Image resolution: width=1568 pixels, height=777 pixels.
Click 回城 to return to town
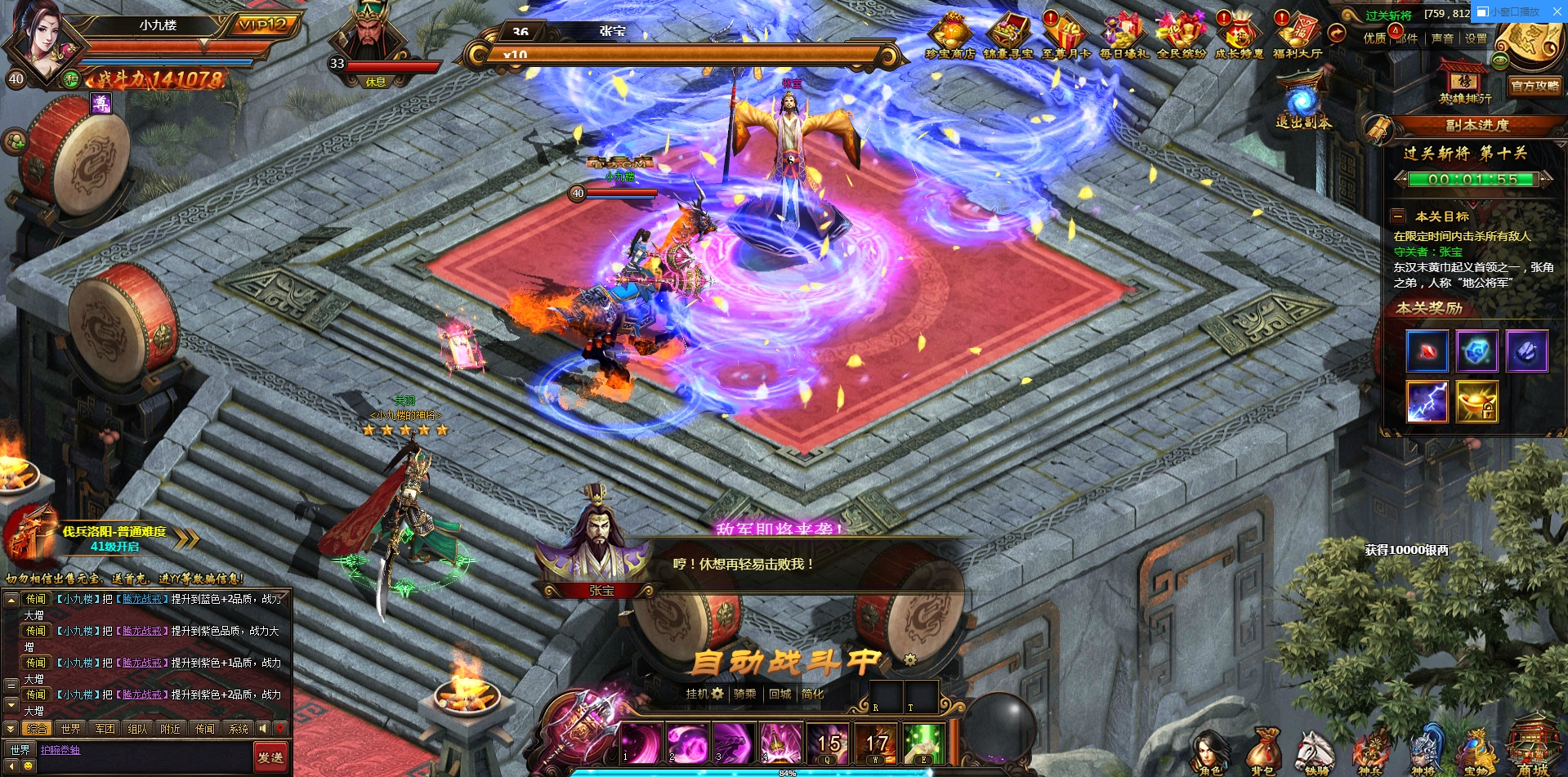tap(780, 694)
